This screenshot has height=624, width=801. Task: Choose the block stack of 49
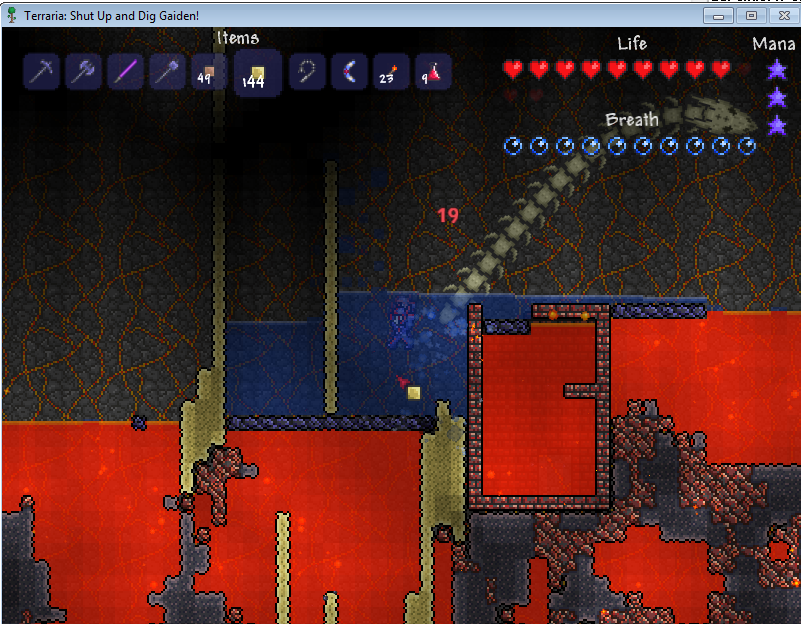tap(210, 72)
